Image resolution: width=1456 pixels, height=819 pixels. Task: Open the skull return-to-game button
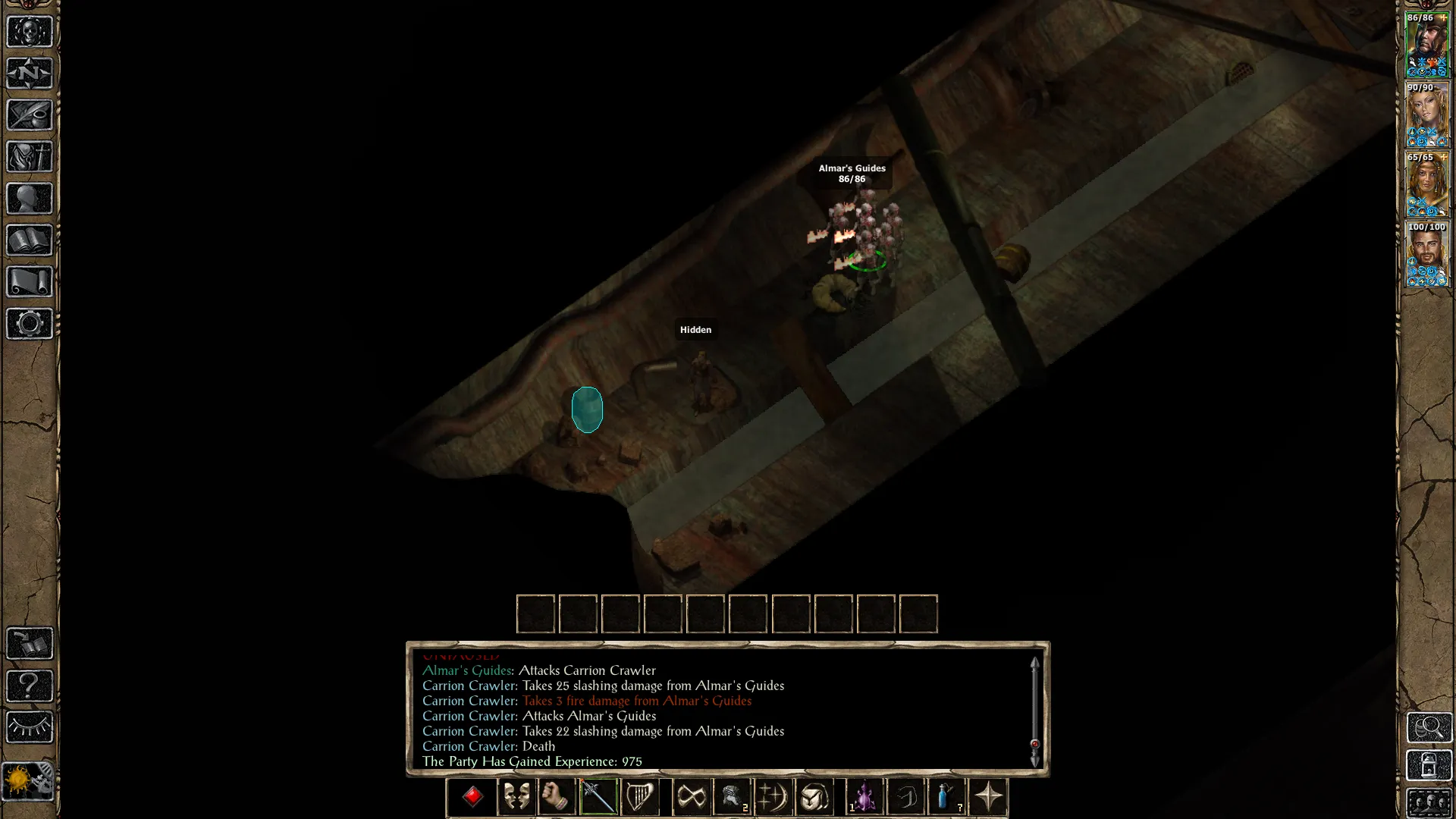(30, 32)
